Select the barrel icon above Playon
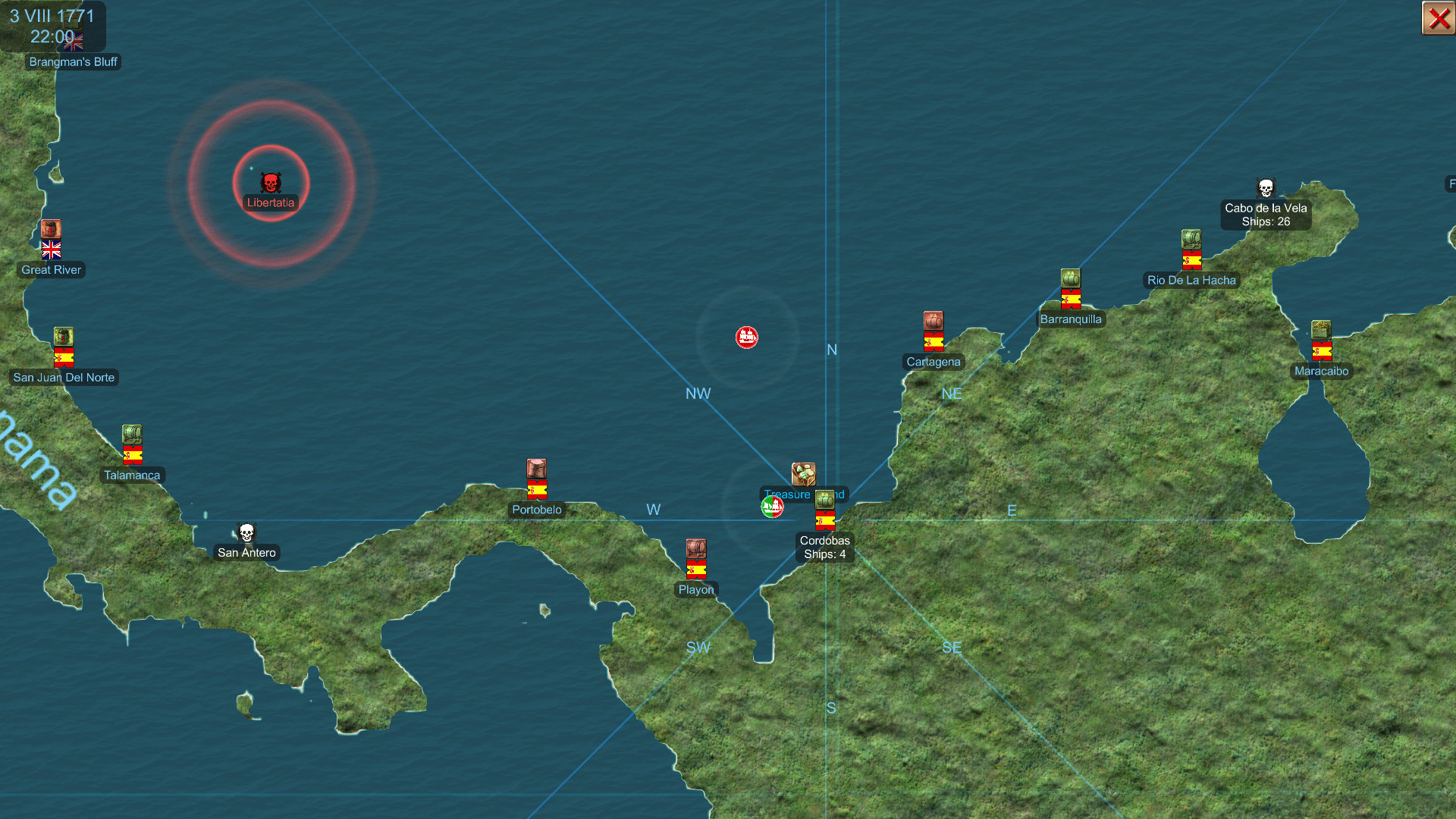The width and height of the screenshot is (1456, 819). pyautogui.click(x=695, y=550)
